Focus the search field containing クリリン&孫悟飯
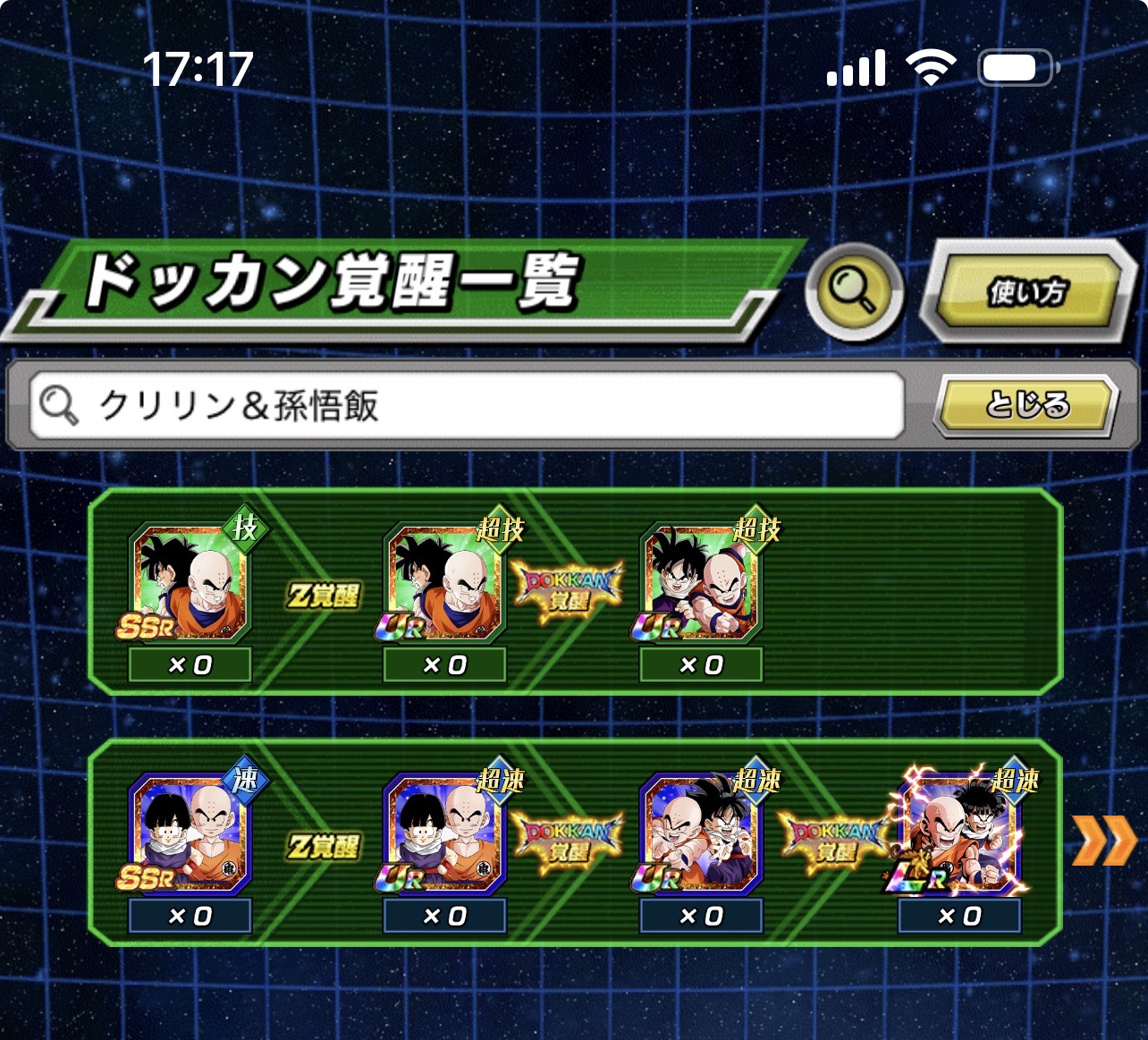Viewport: 1148px width, 1040px height. [465, 405]
